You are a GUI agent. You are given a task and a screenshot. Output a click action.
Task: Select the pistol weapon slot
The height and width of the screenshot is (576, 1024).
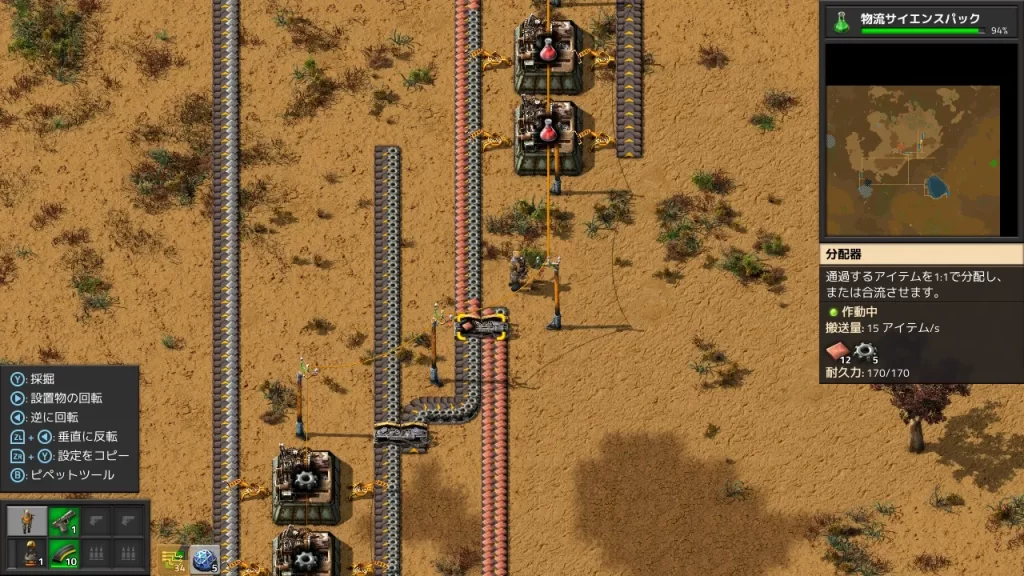tap(64, 520)
